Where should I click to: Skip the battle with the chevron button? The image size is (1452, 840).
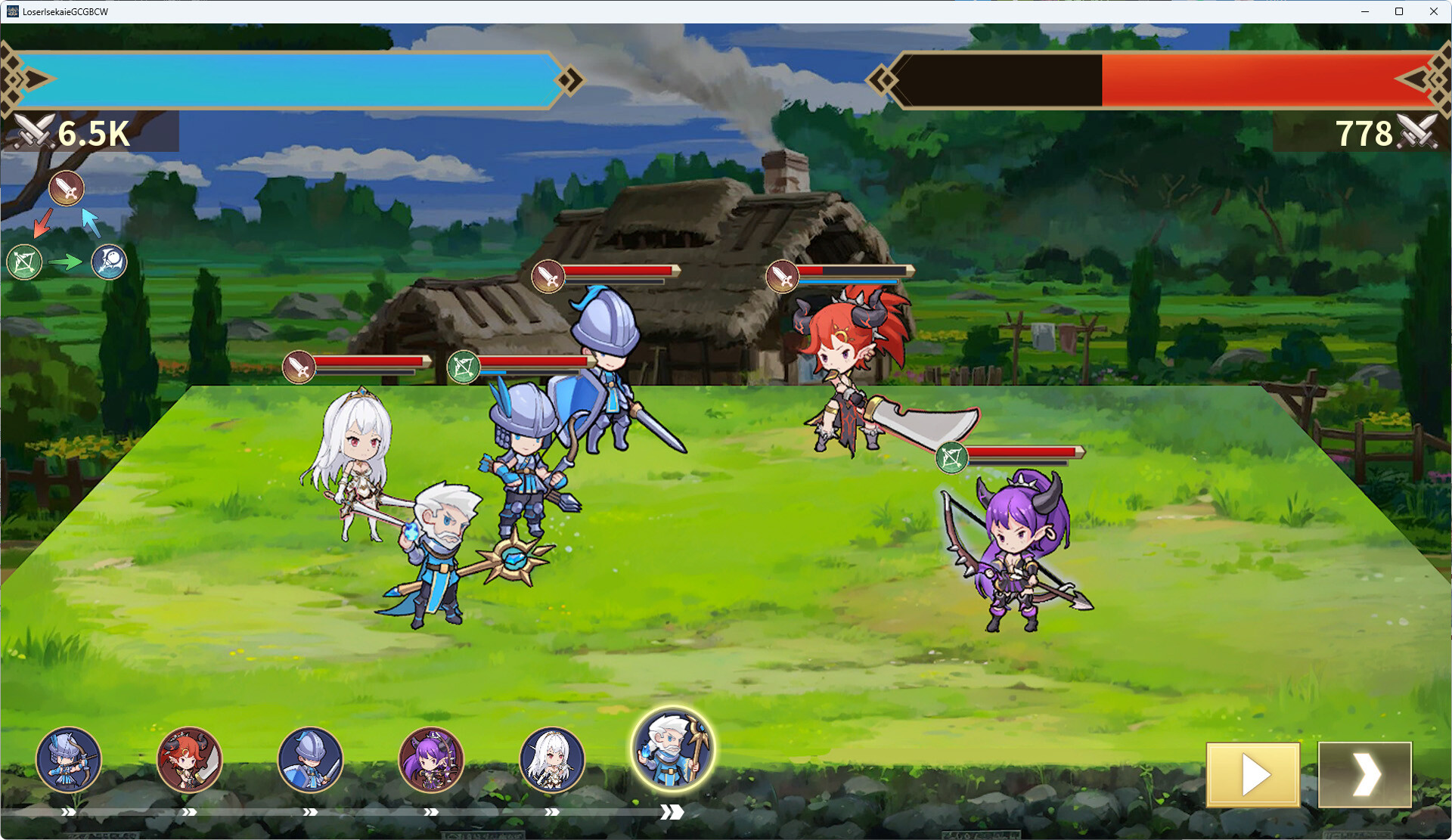pos(1364,774)
